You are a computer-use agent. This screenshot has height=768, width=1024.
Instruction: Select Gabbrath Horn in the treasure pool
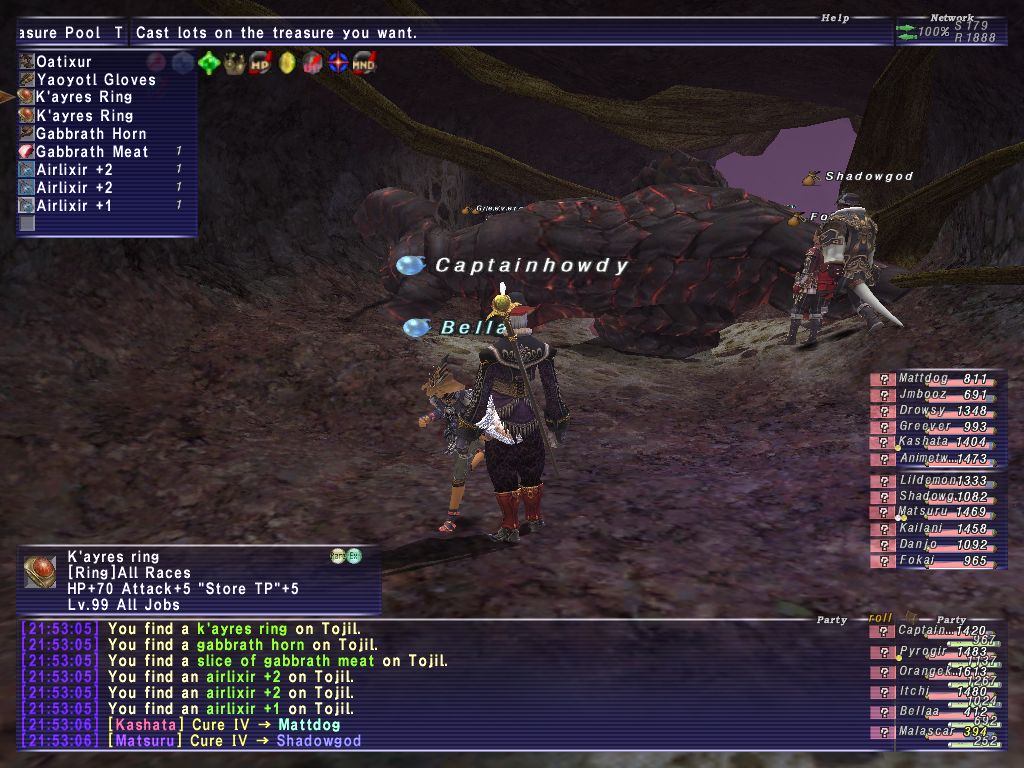pyautogui.click(x=90, y=133)
